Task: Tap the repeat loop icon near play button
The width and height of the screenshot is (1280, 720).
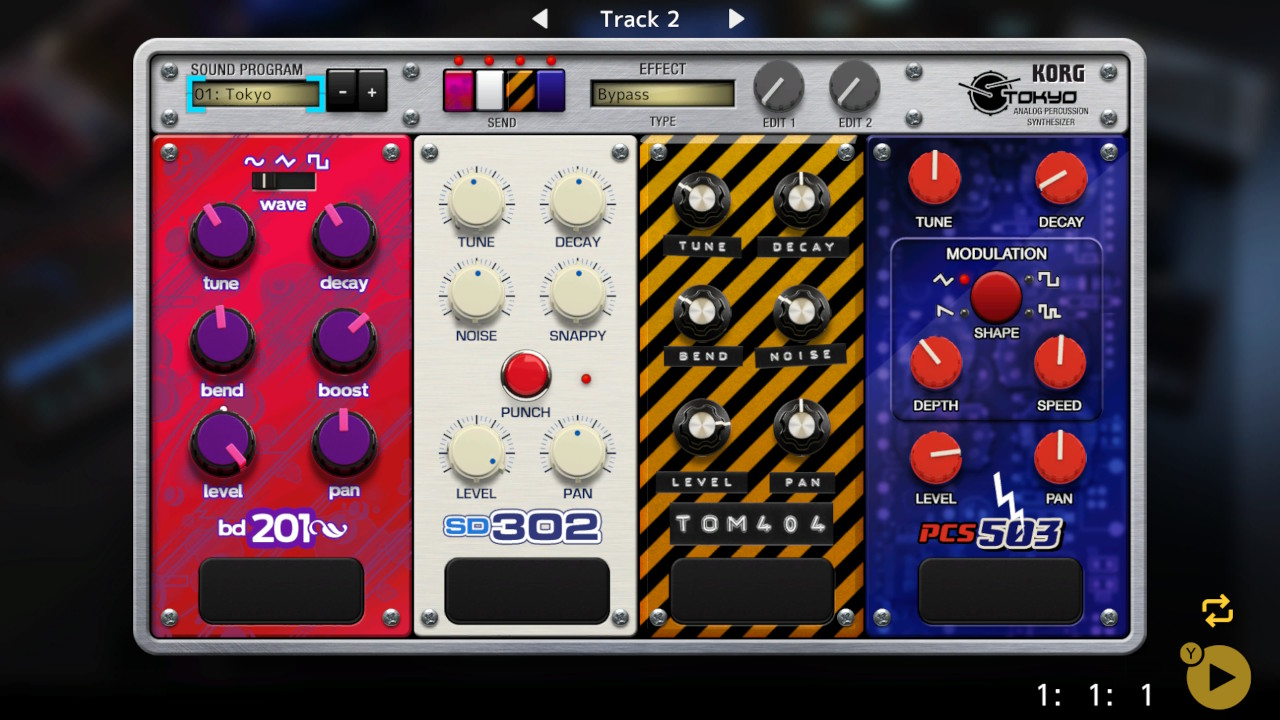Action: (1217, 610)
